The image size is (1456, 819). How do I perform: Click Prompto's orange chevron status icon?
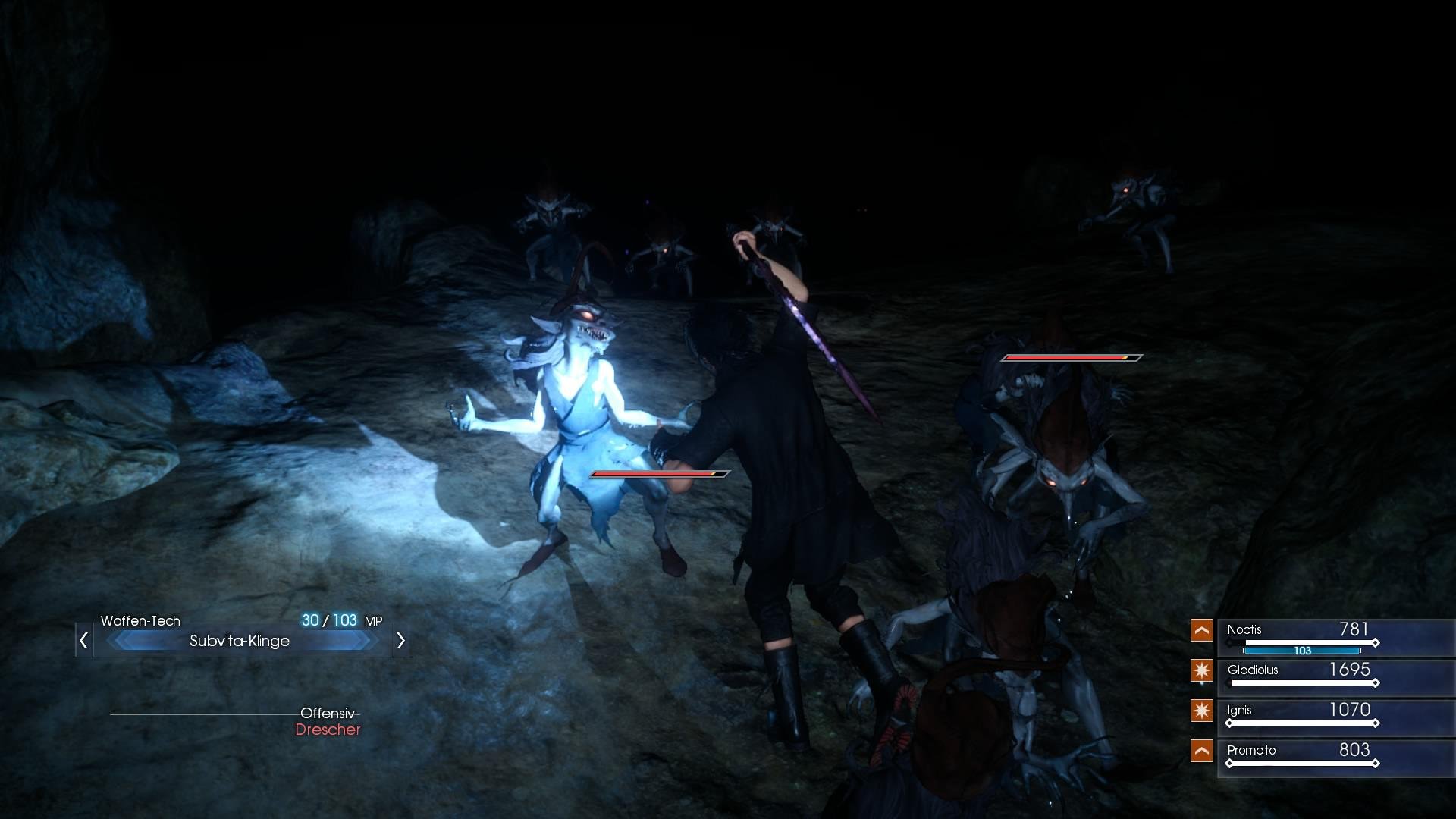tap(1202, 751)
